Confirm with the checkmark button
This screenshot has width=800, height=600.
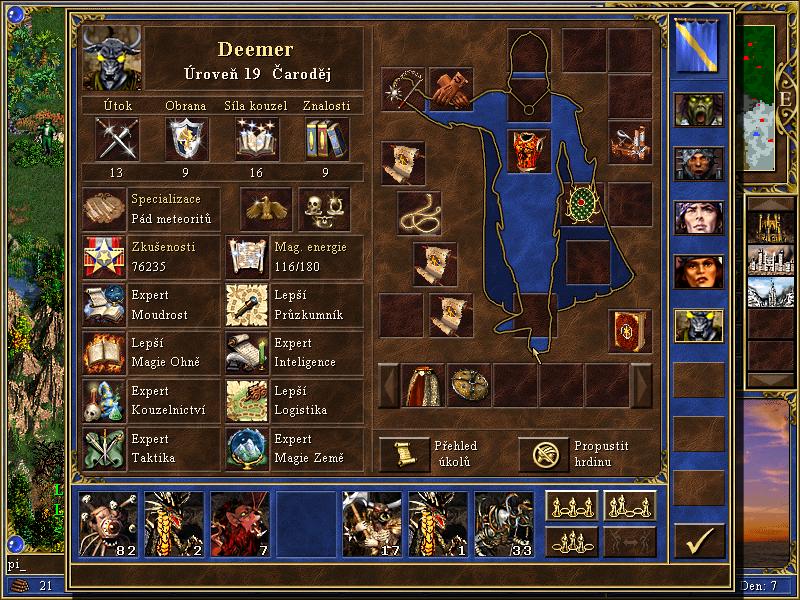click(x=699, y=540)
